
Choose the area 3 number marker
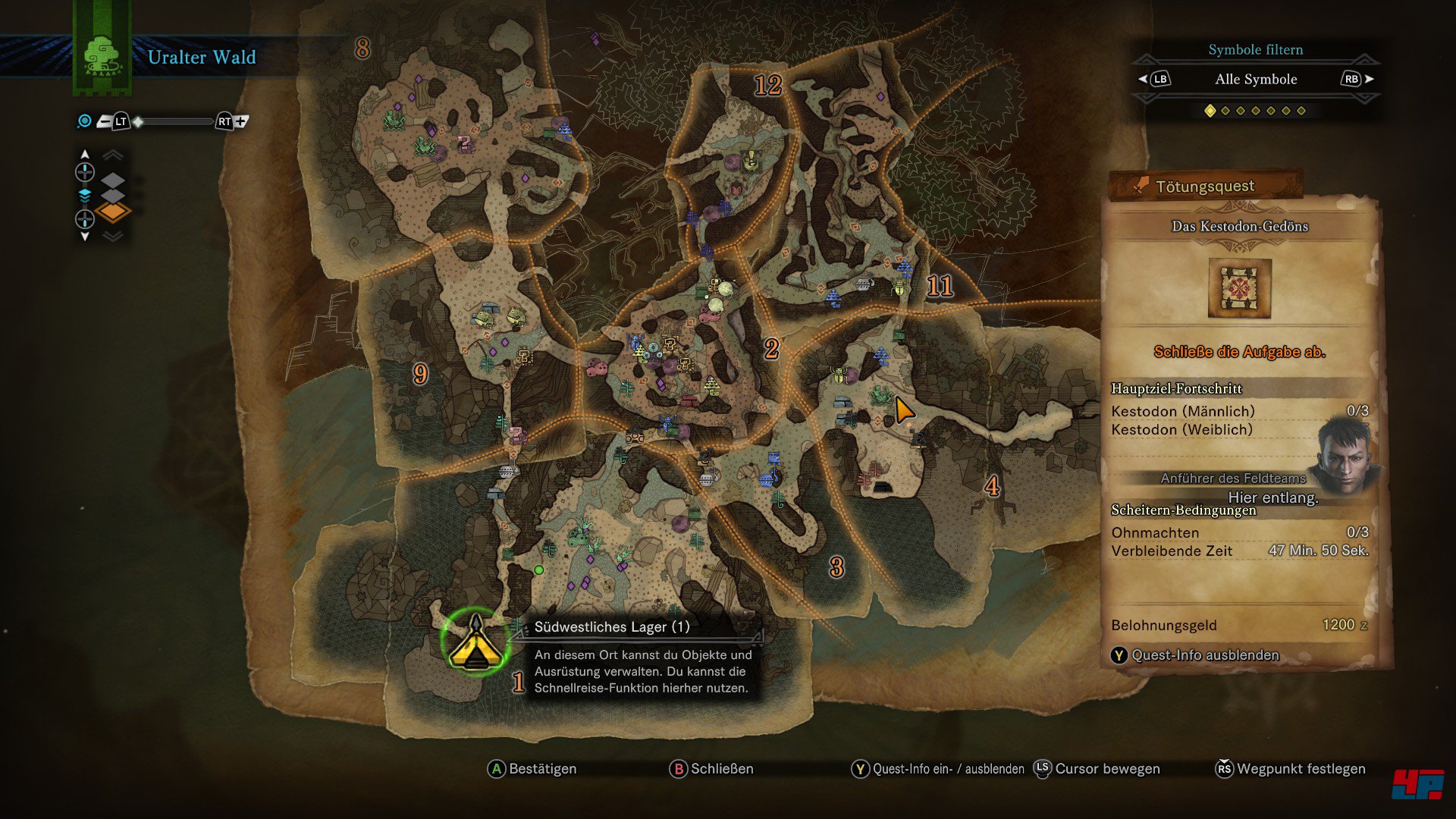(836, 567)
